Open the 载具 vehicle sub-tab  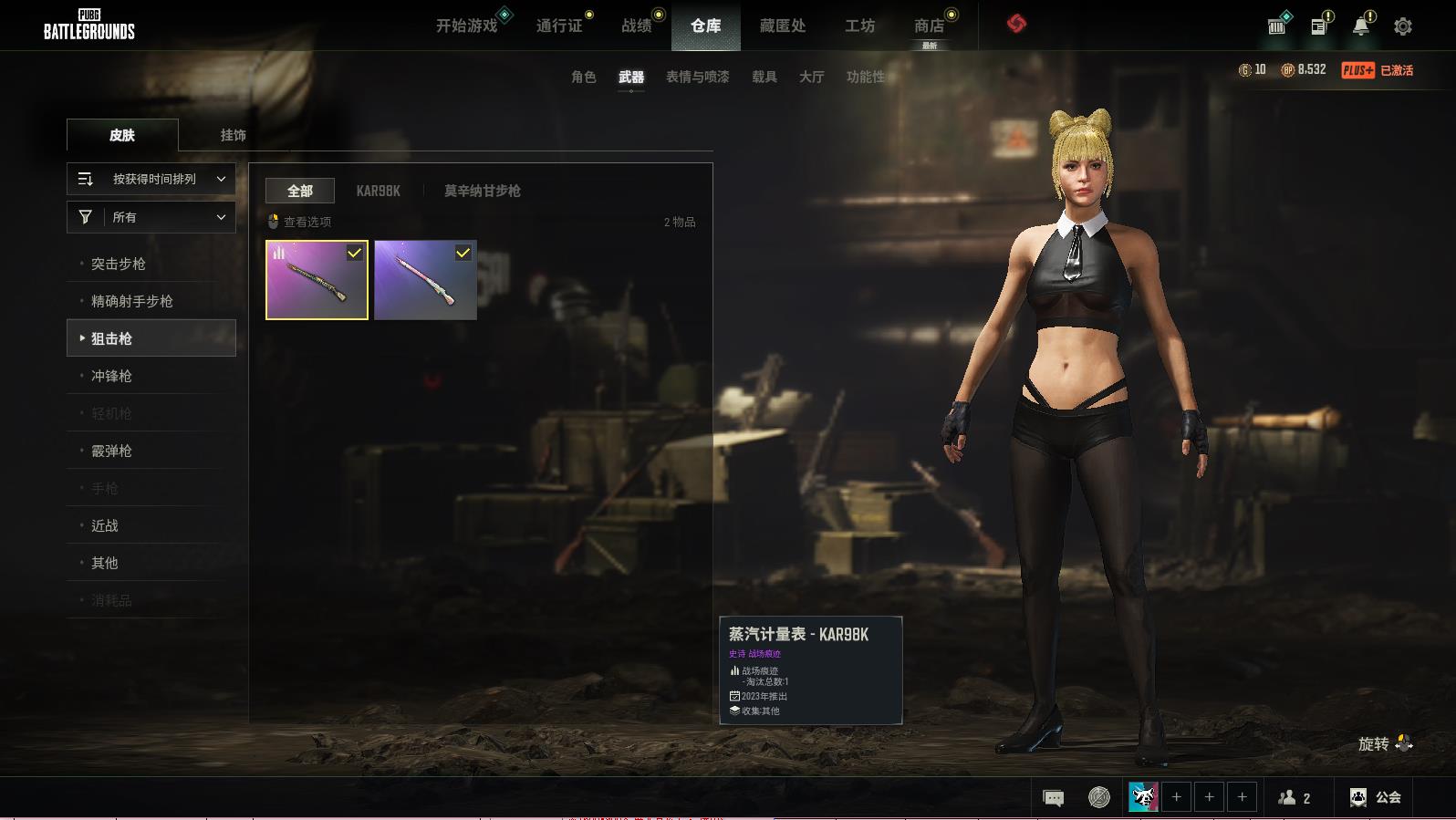click(764, 77)
